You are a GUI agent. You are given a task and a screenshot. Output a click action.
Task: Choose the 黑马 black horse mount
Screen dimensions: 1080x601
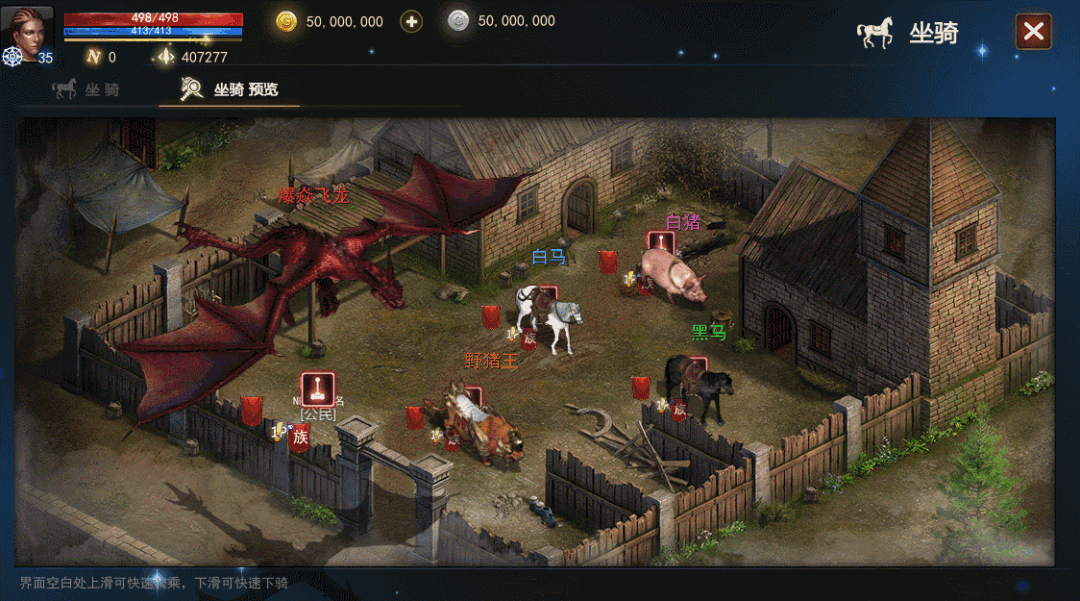click(701, 386)
